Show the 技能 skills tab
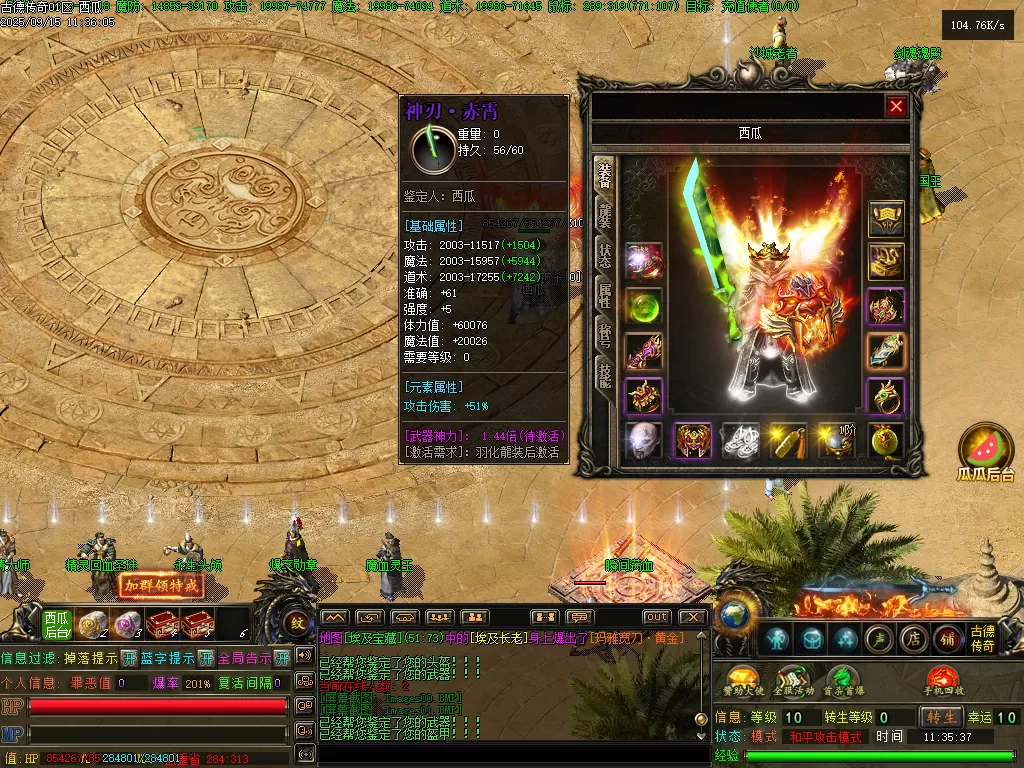 pos(605,376)
